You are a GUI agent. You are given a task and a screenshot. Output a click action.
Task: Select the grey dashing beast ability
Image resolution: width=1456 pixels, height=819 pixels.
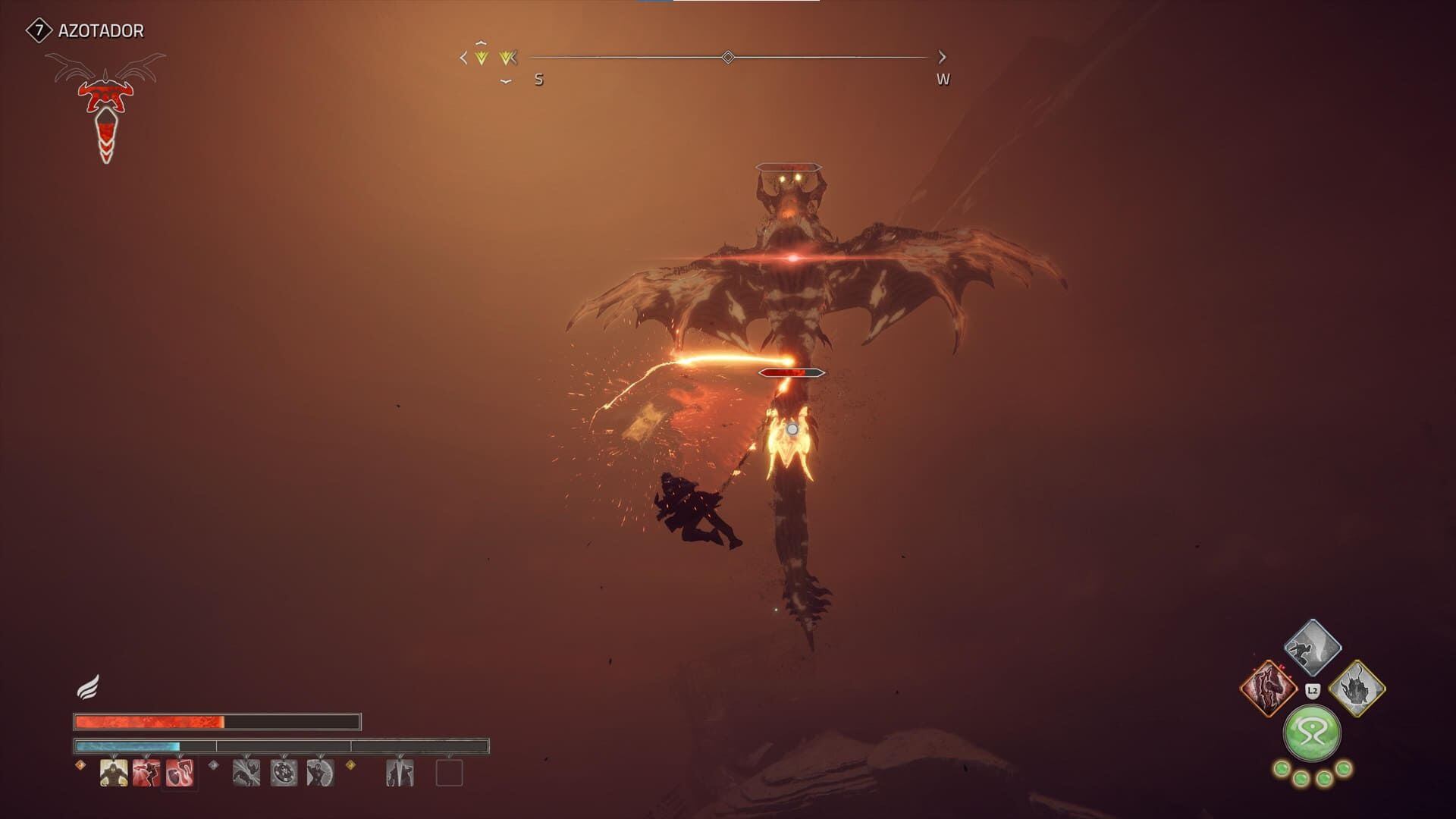click(246, 773)
